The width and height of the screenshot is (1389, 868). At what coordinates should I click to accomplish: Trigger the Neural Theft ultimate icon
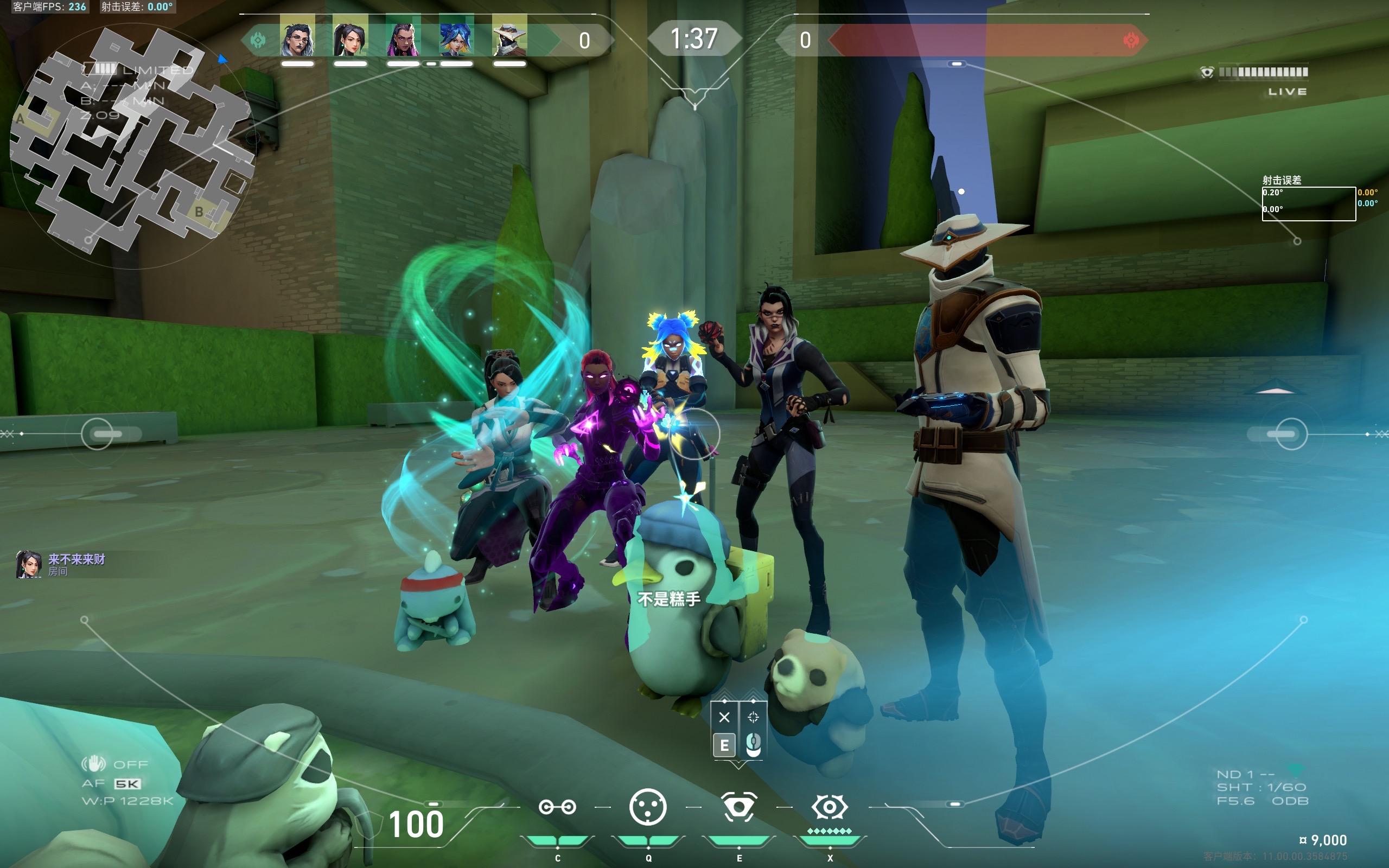coord(830,807)
